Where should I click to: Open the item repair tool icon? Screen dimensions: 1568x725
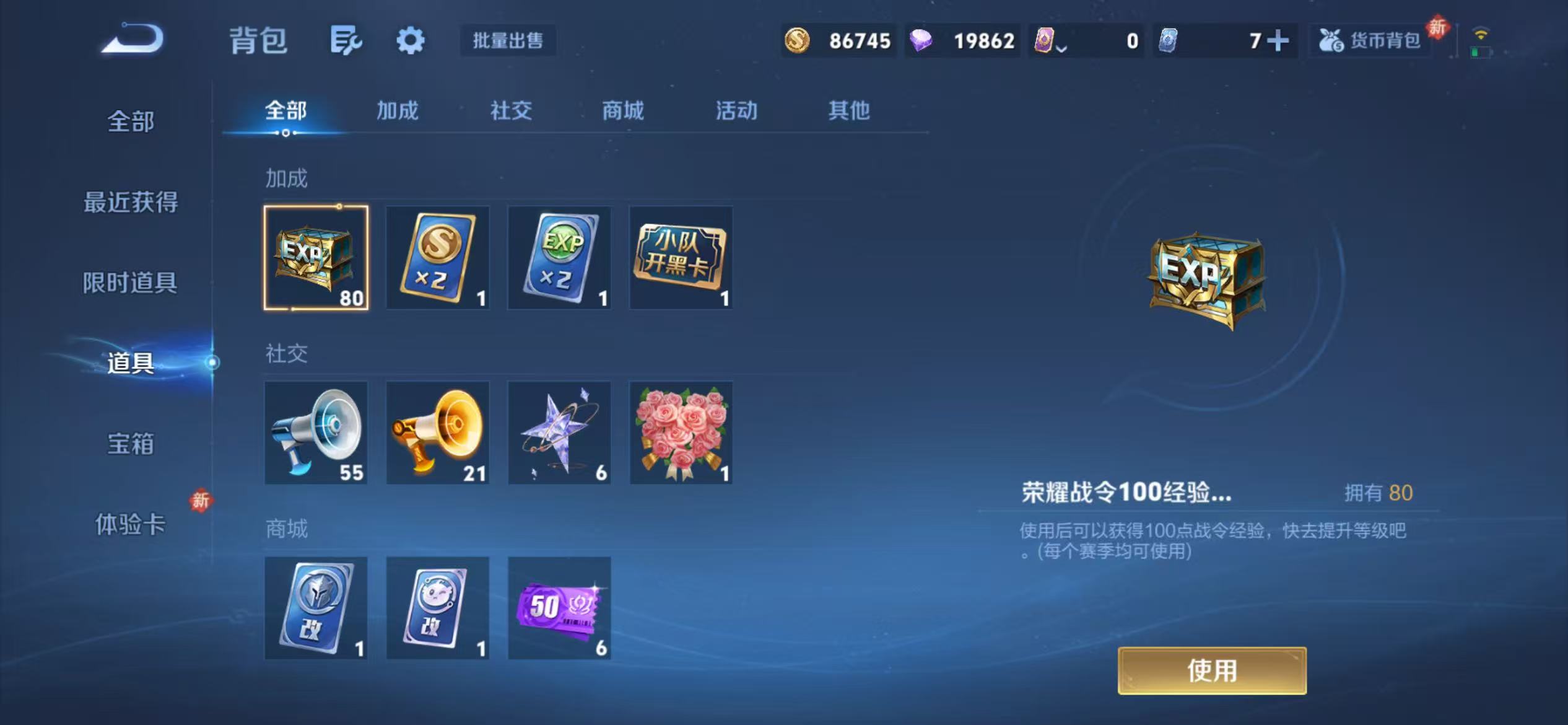pos(346,40)
